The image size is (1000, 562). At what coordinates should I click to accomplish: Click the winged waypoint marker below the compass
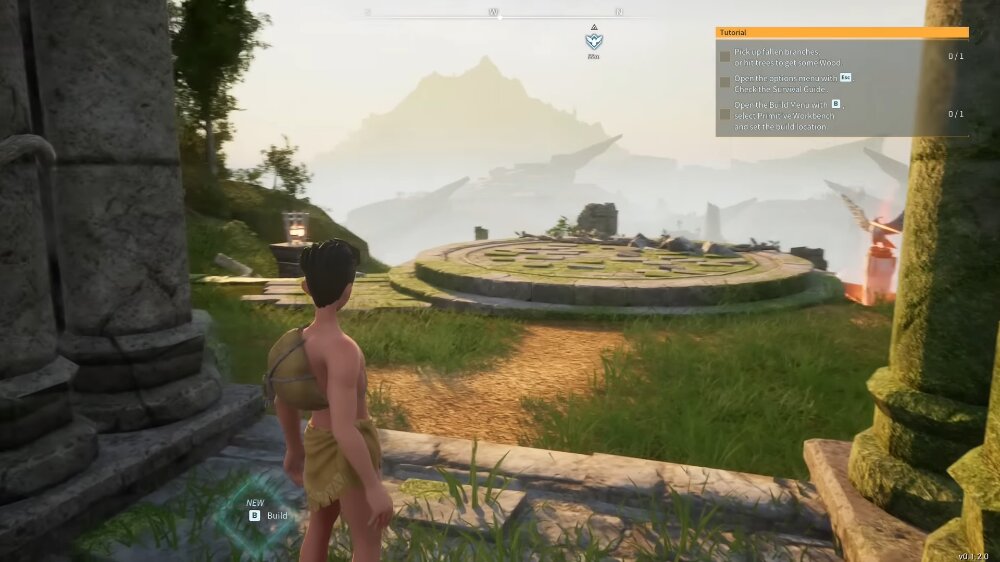click(594, 41)
